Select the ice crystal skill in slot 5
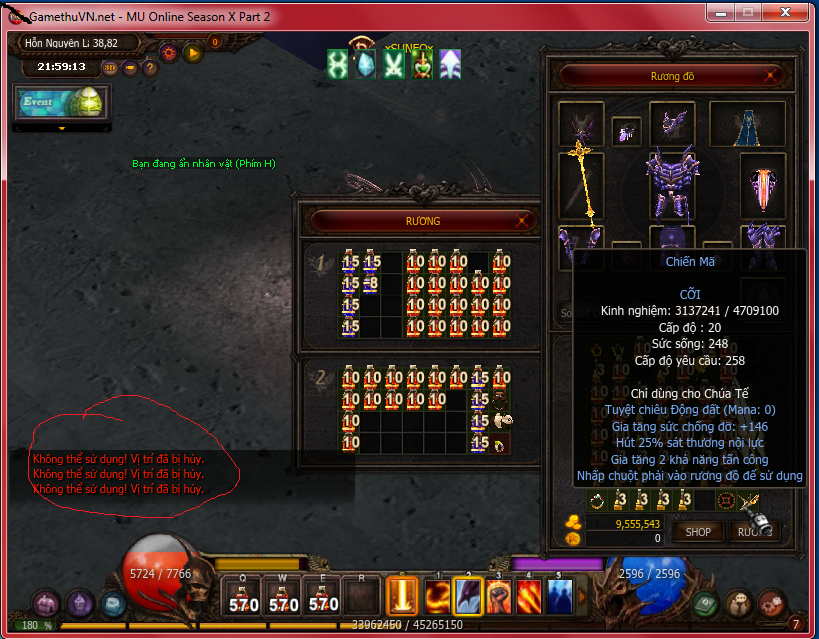 559,597
